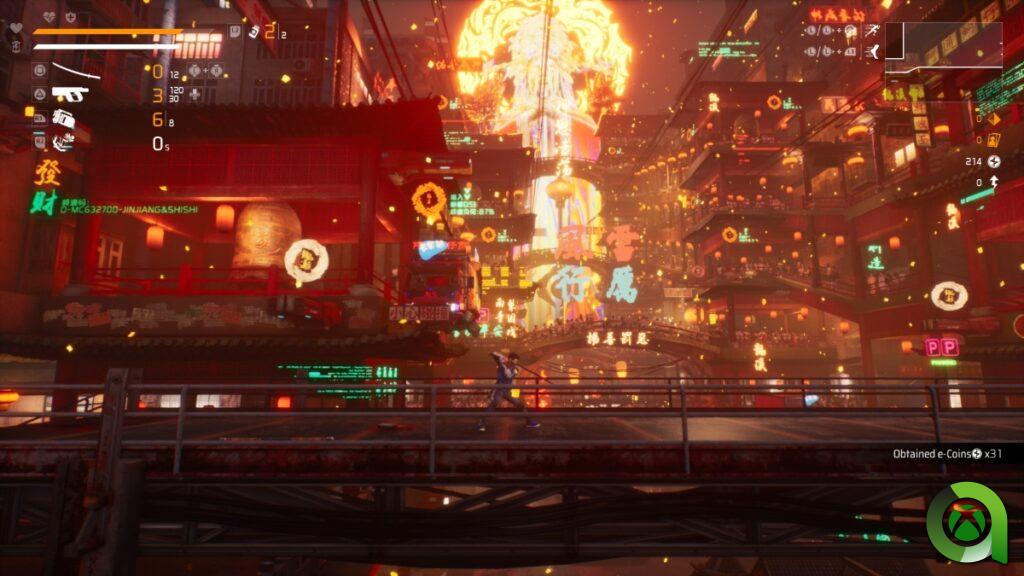Click the white upward arrow upgrade icon
Image resolution: width=1024 pixels, height=576 pixels.
pos(993,182)
